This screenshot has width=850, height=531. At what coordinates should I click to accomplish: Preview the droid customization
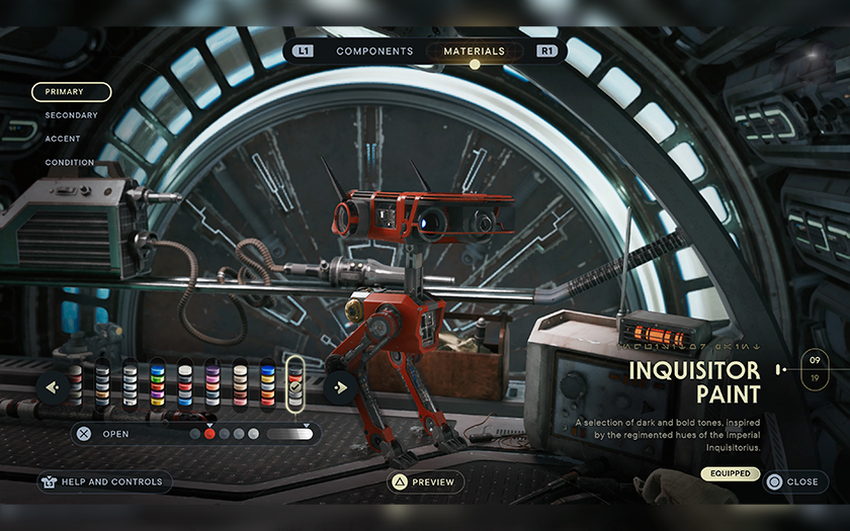425,482
